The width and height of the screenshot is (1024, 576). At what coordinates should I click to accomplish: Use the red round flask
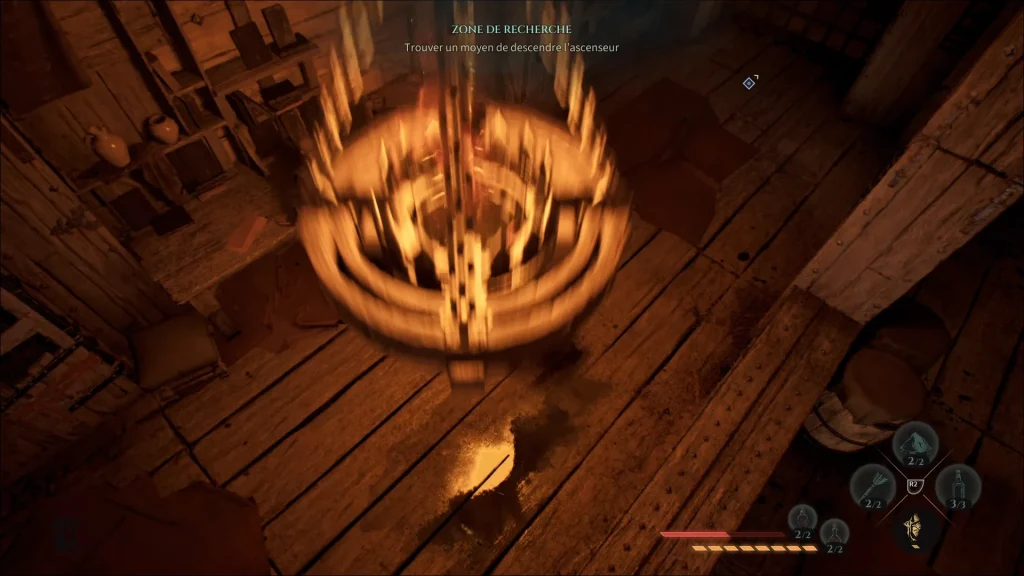[x=802, y=519]
